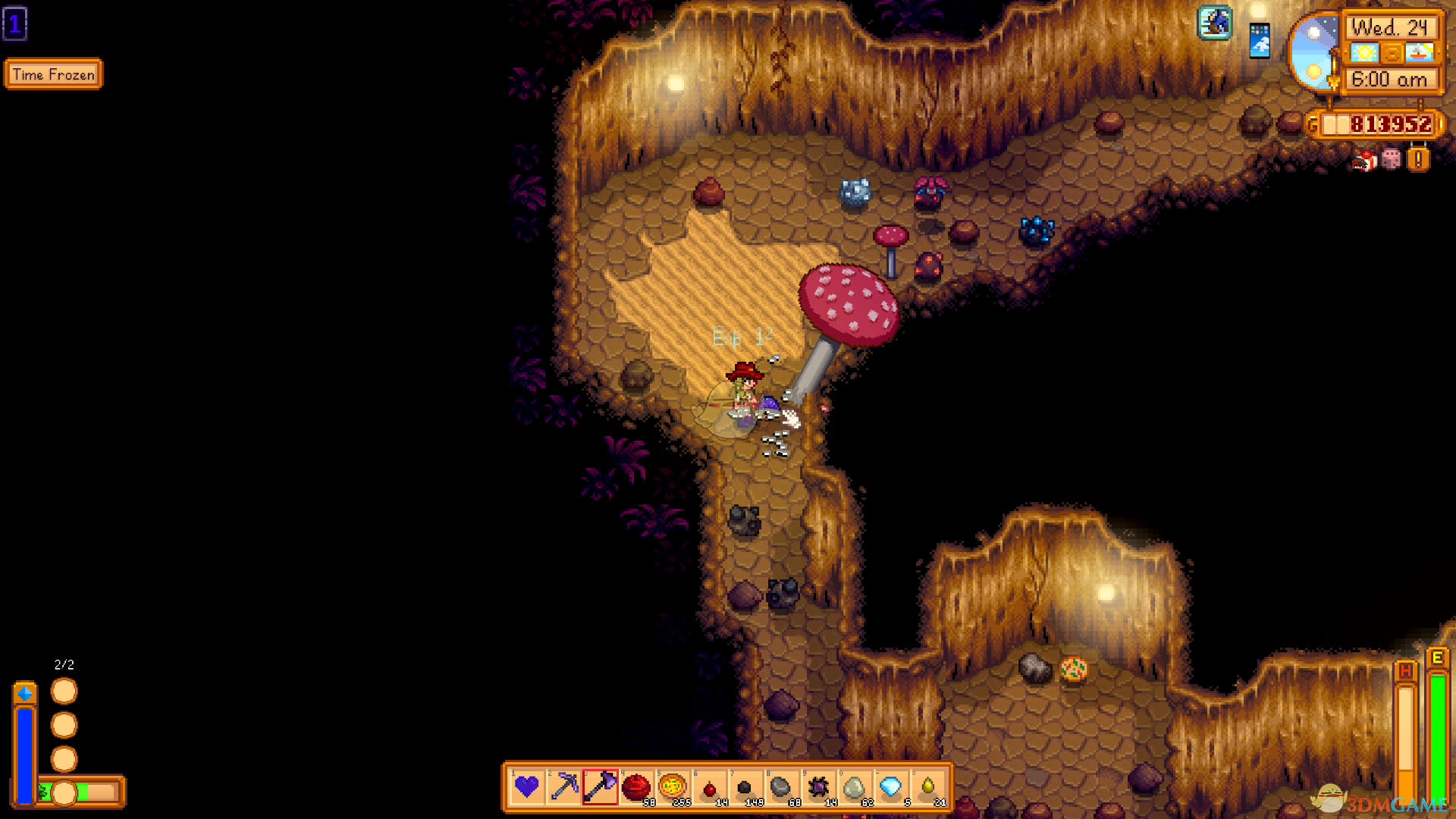Open the mobile phone mod icon

pos(1259,41)
